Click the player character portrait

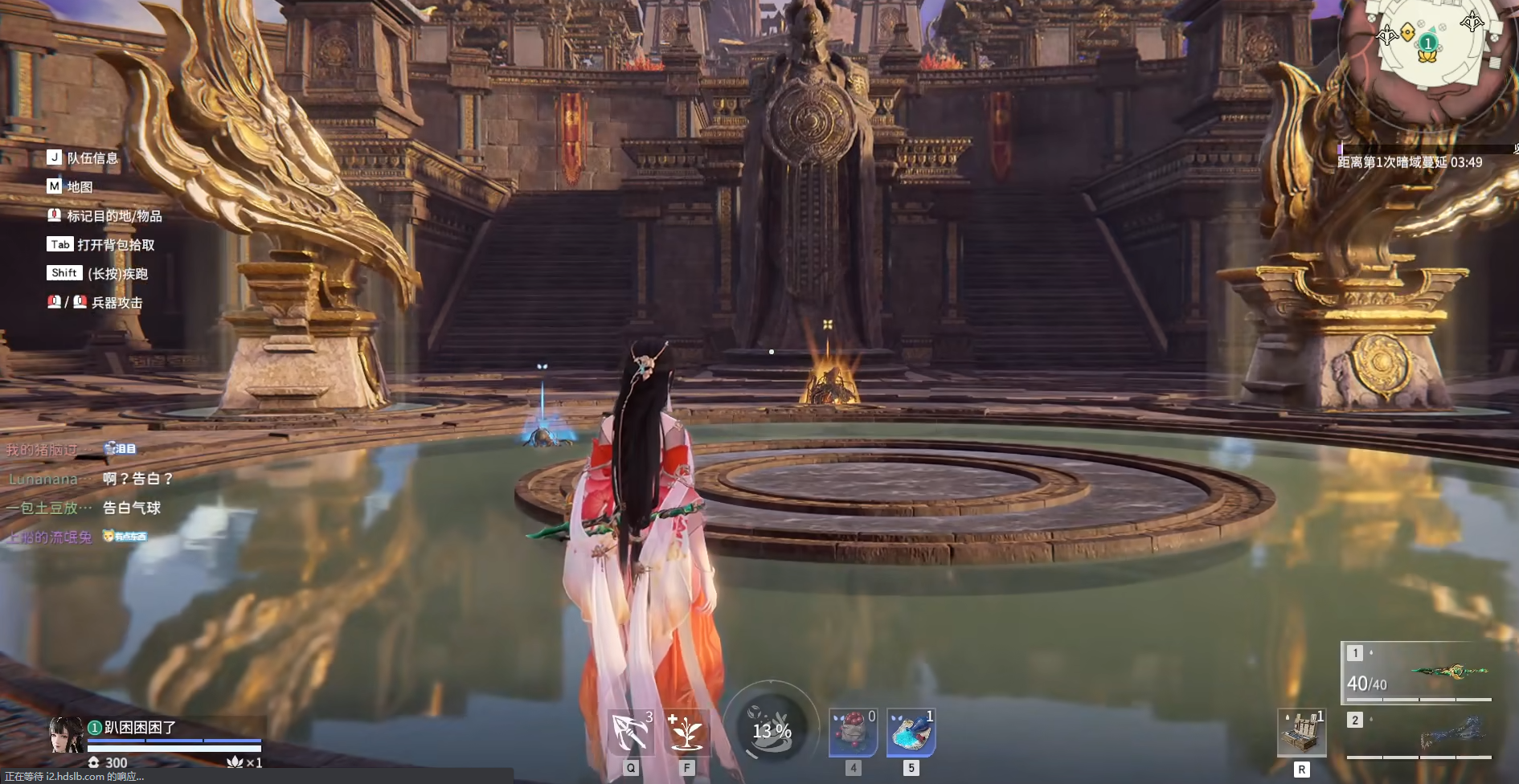tap(66, 734)
